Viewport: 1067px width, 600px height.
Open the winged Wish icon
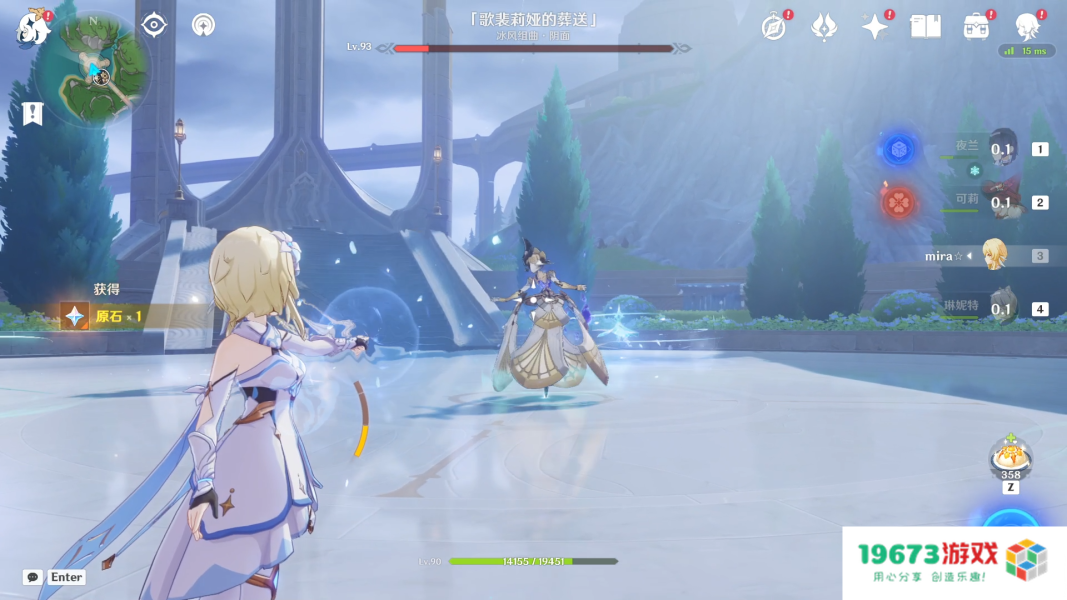[x=823, y=27]
